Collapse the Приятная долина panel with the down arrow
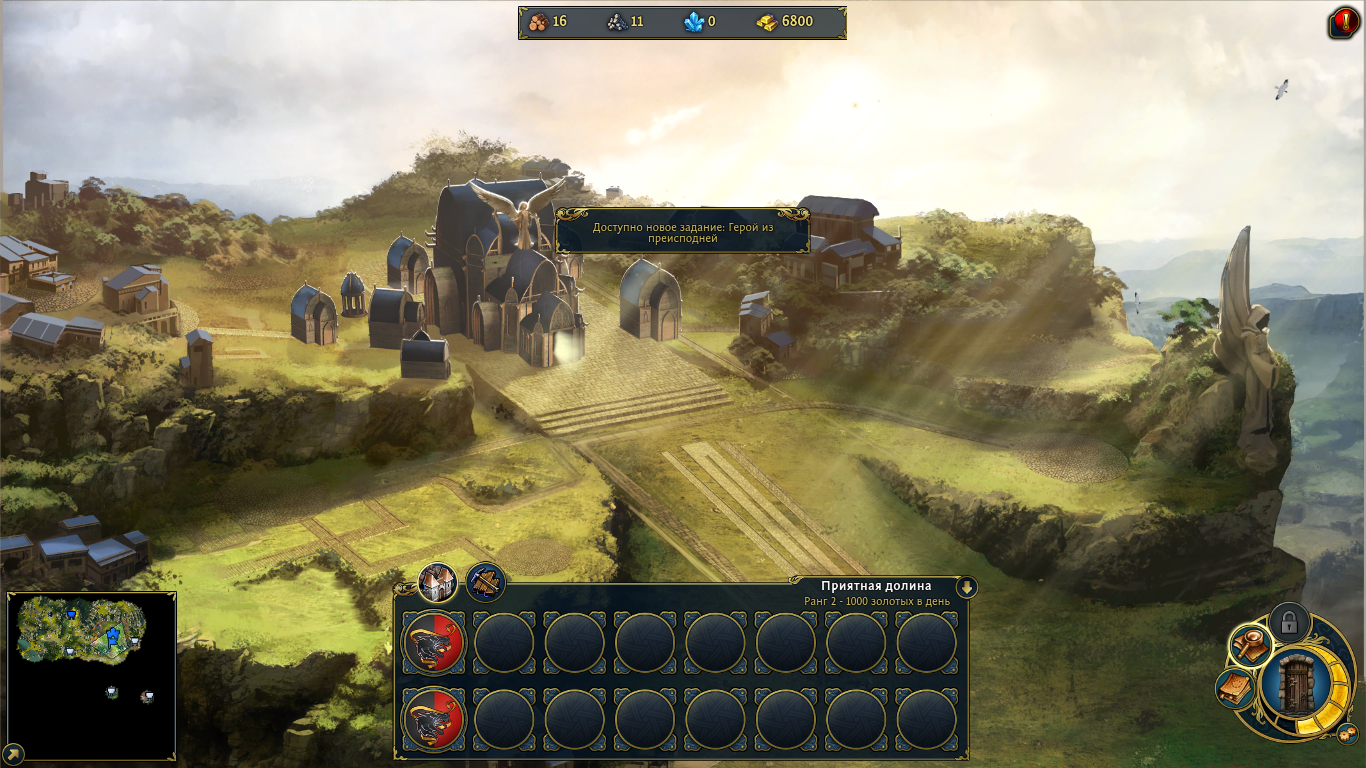The width and height of the screenshot is (1366, 768). tap(966, 587)
